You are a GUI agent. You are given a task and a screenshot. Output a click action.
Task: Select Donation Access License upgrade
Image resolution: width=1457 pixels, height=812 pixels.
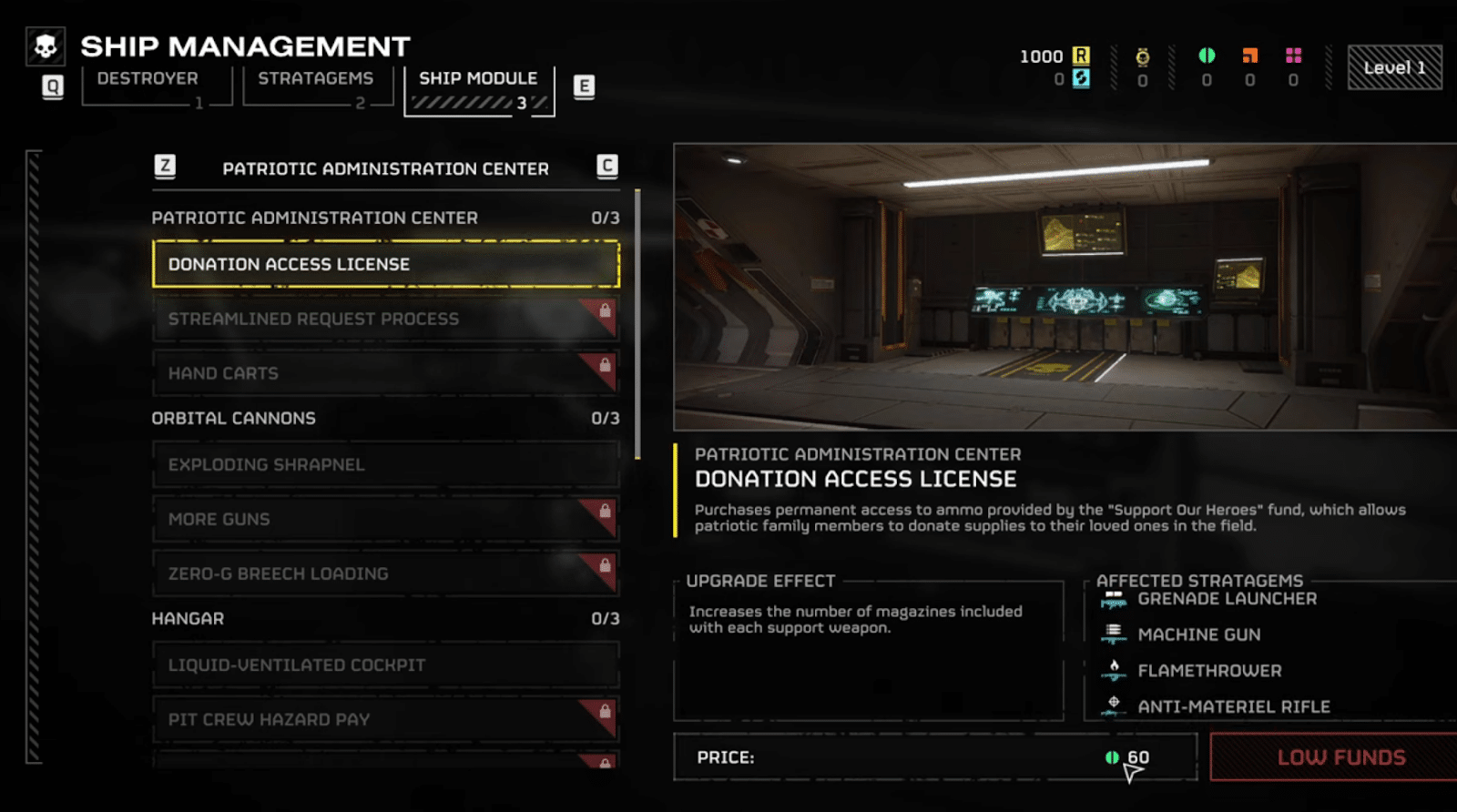pyautogui.click(x=385, y=264)
